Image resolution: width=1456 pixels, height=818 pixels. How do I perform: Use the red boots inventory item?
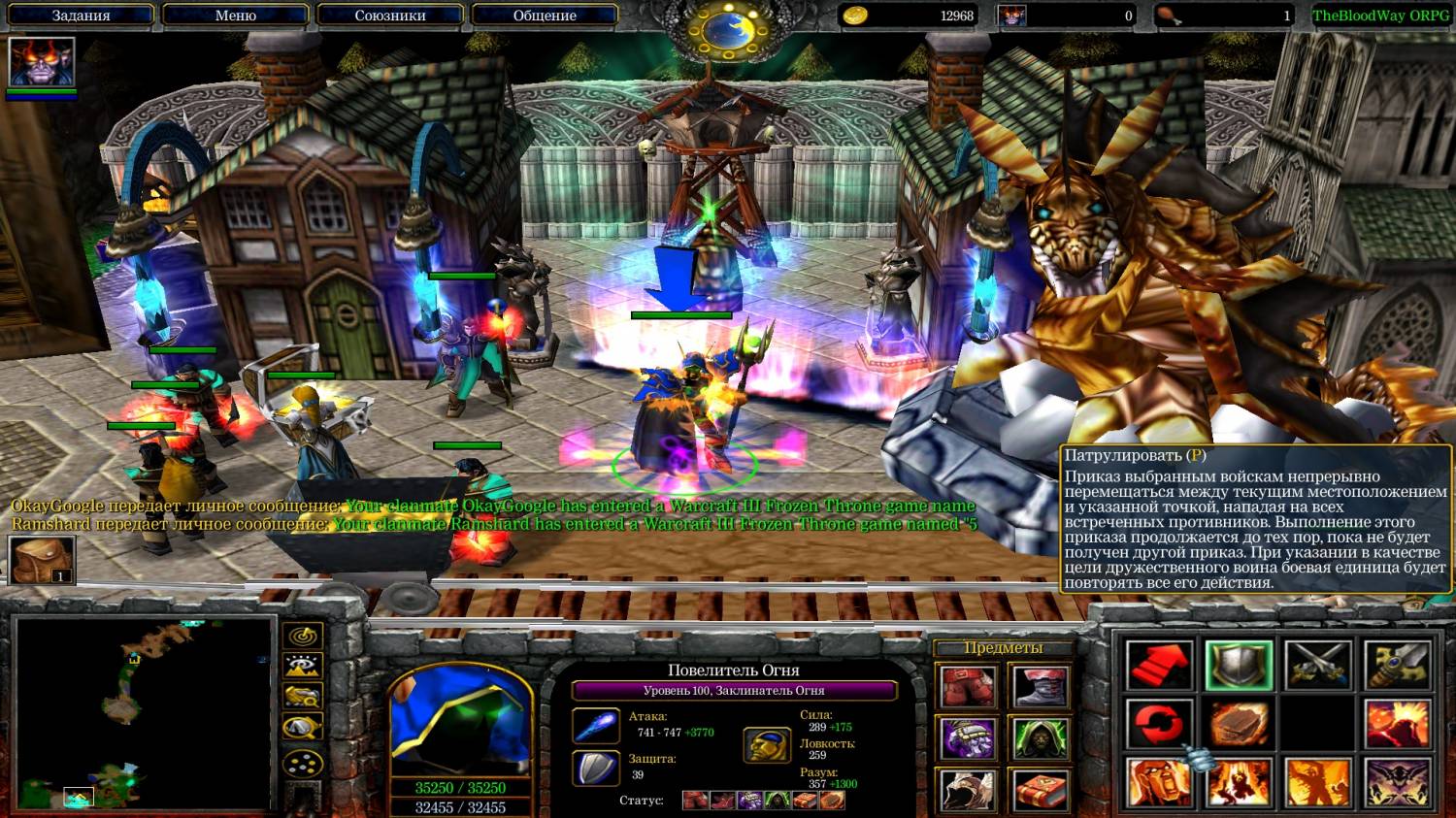click(967, 687)
